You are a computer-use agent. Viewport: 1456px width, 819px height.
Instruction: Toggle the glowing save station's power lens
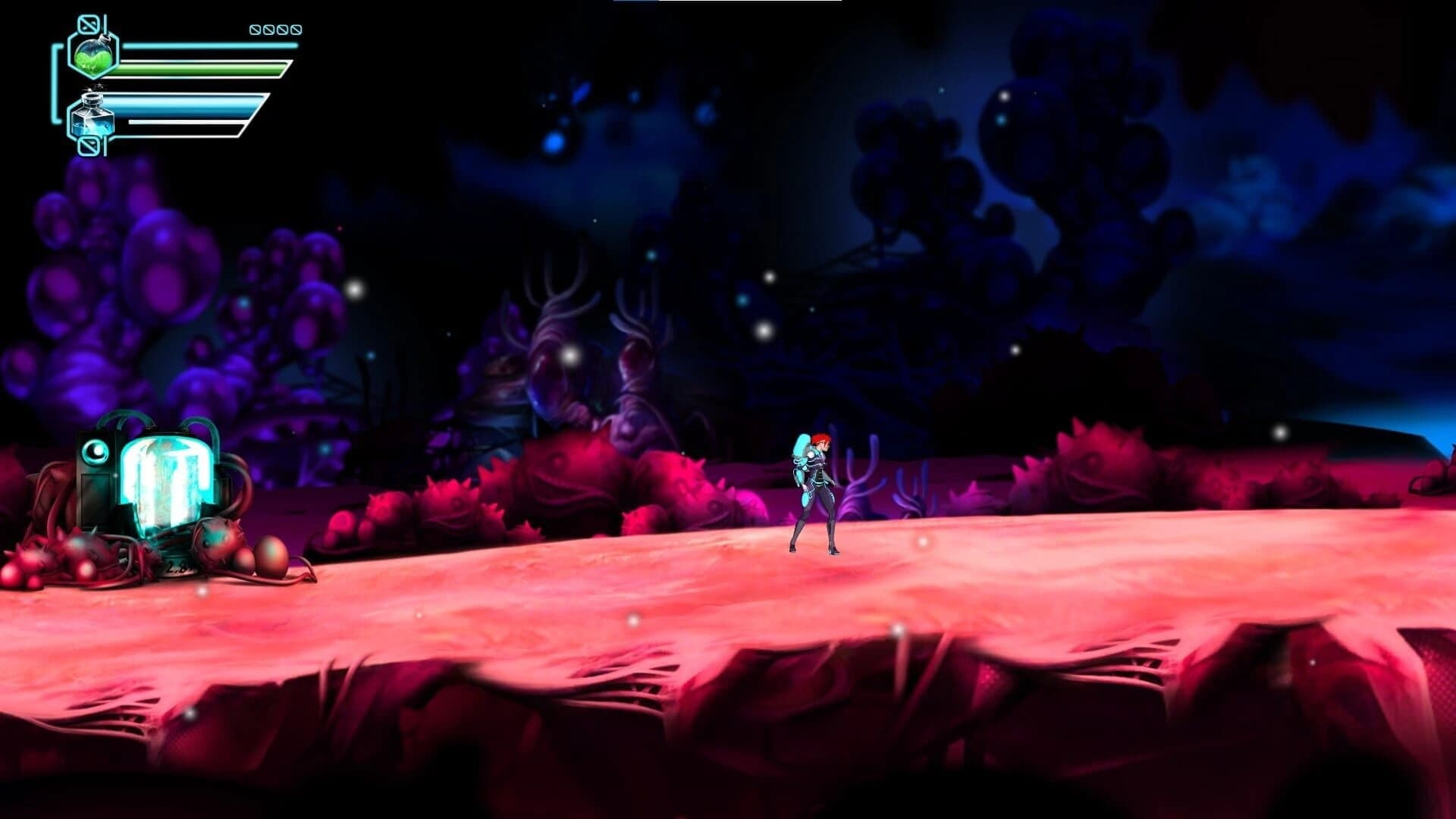pos(94,452)
